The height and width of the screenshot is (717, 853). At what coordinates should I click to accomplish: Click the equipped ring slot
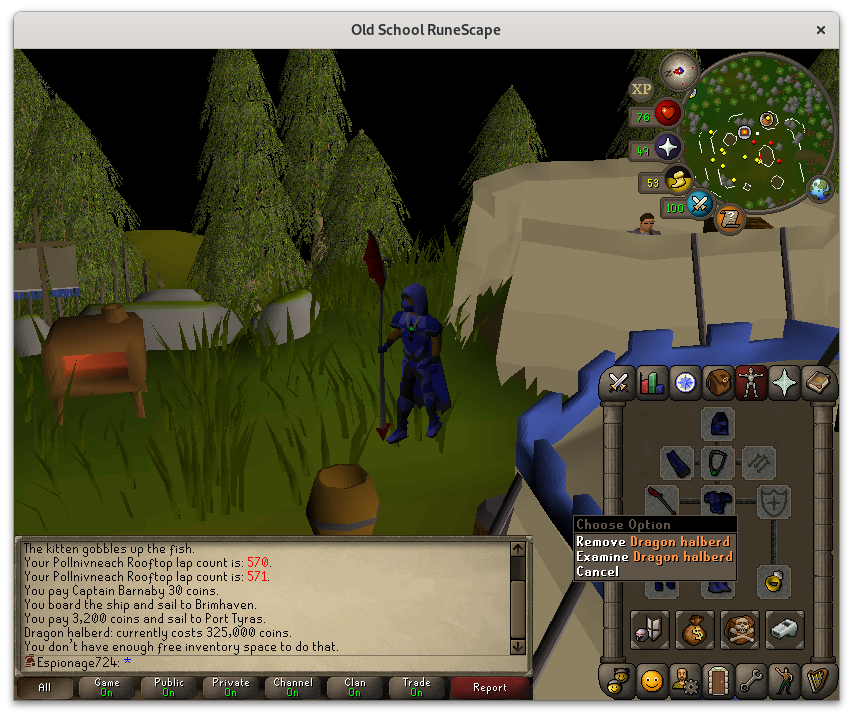coord(773,581)
